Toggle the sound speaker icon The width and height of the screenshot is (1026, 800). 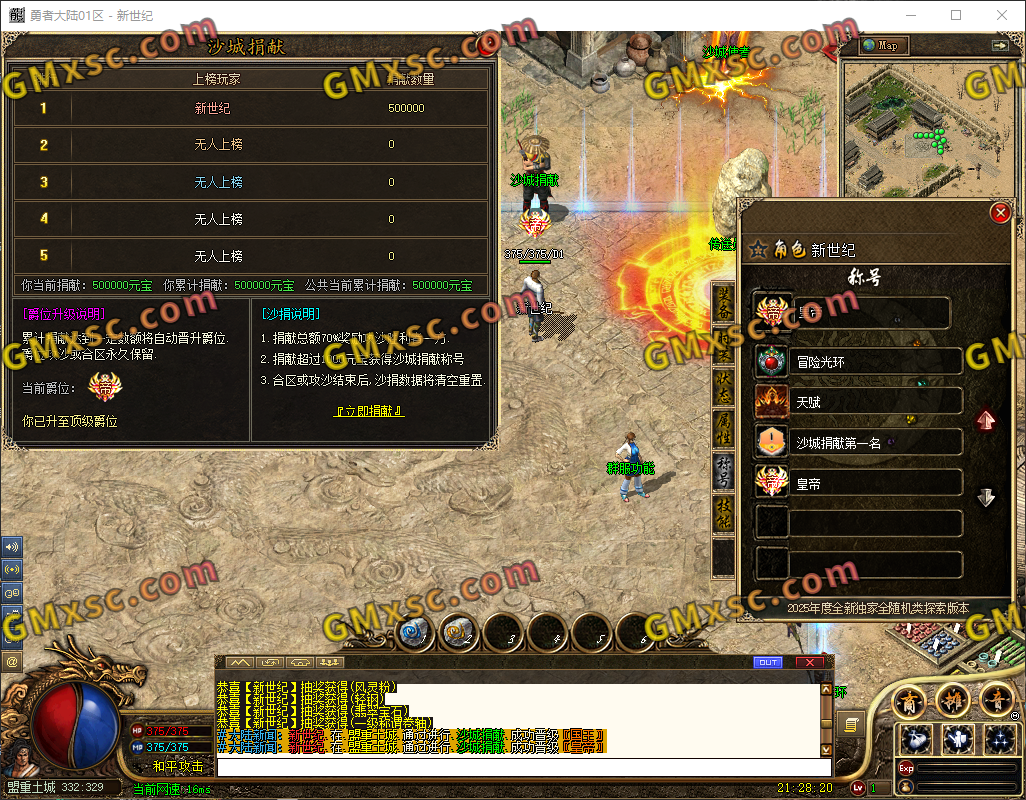[13, 547]
